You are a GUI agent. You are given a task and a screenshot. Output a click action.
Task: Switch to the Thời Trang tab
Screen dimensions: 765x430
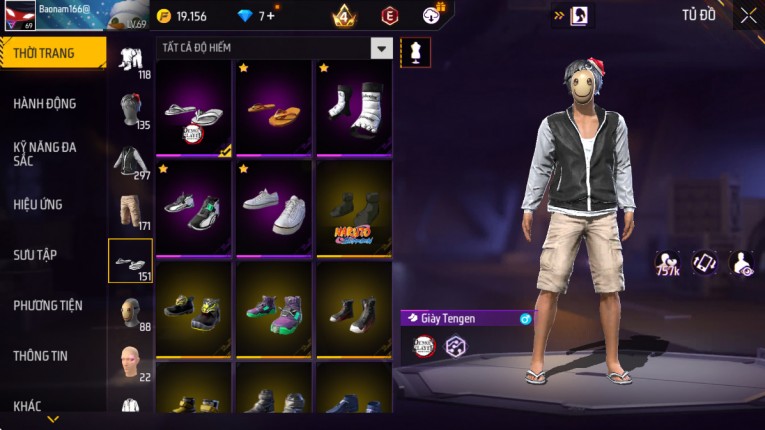(x=52, y=53)
